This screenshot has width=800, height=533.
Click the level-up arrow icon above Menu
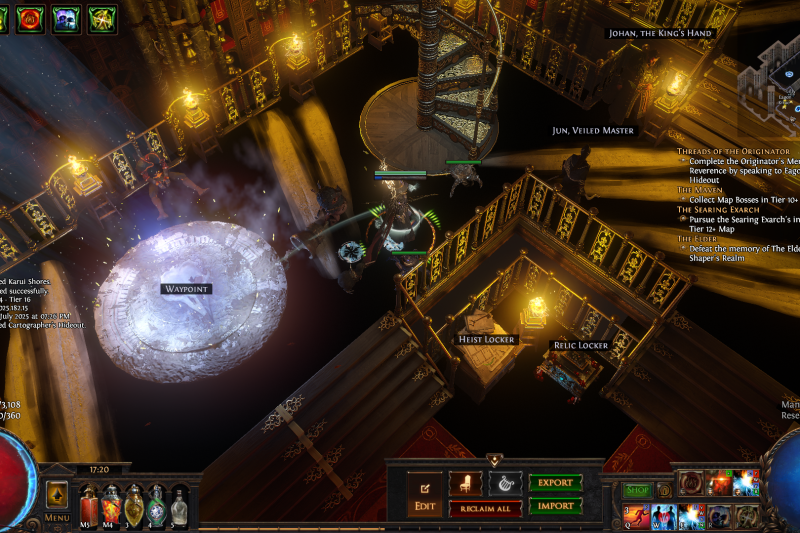coord(57,493)
